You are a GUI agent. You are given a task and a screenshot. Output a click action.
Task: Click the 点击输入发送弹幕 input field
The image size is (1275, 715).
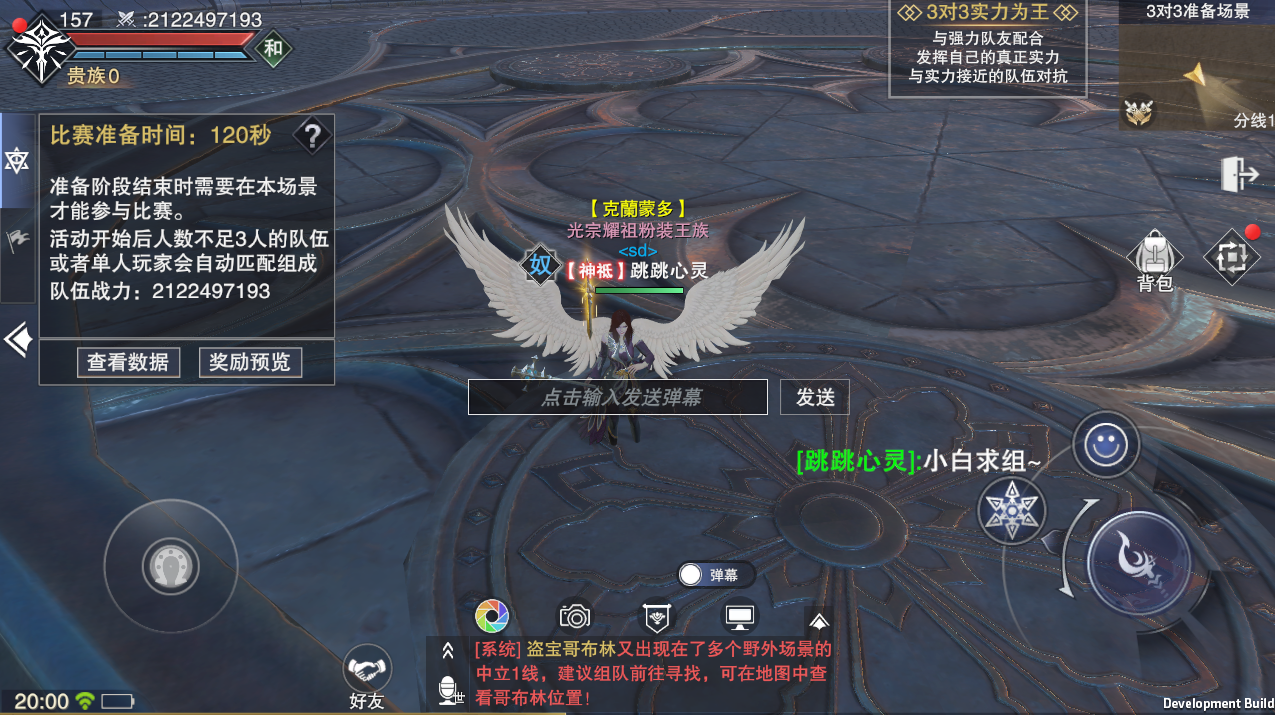click(x=618, y=397)
